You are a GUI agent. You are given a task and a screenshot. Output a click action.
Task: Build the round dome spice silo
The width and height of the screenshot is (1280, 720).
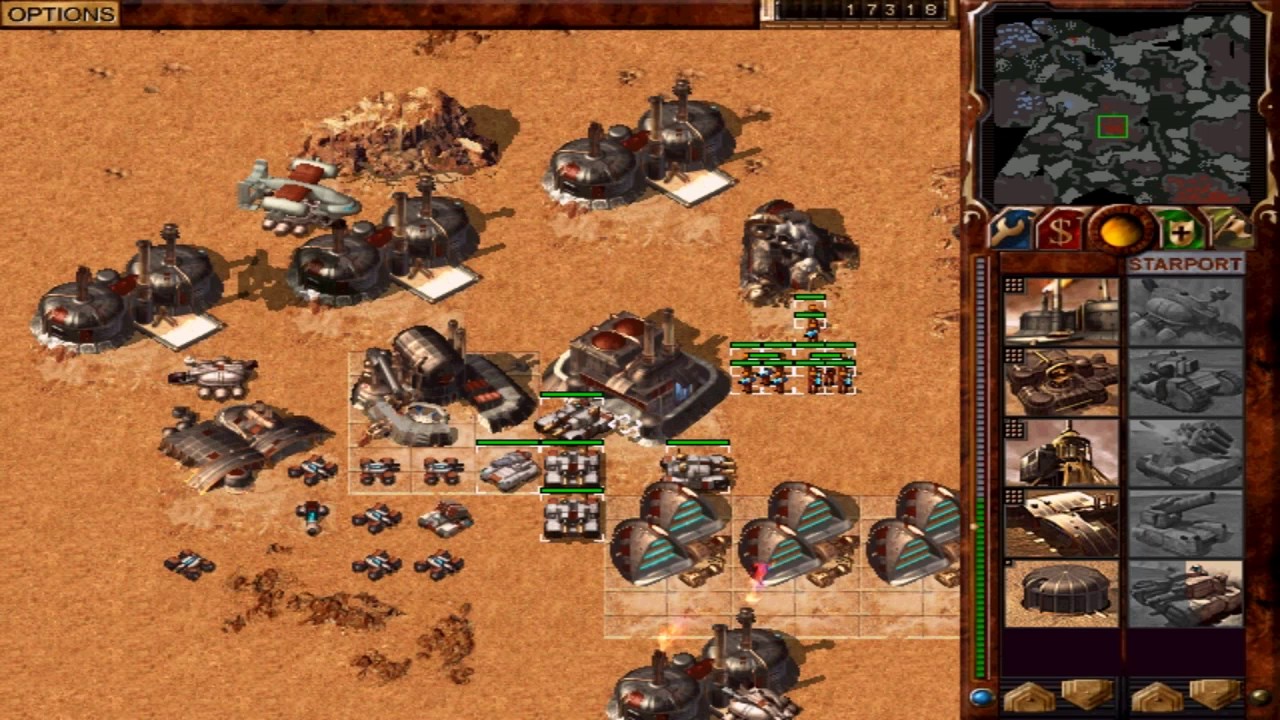1061,594
